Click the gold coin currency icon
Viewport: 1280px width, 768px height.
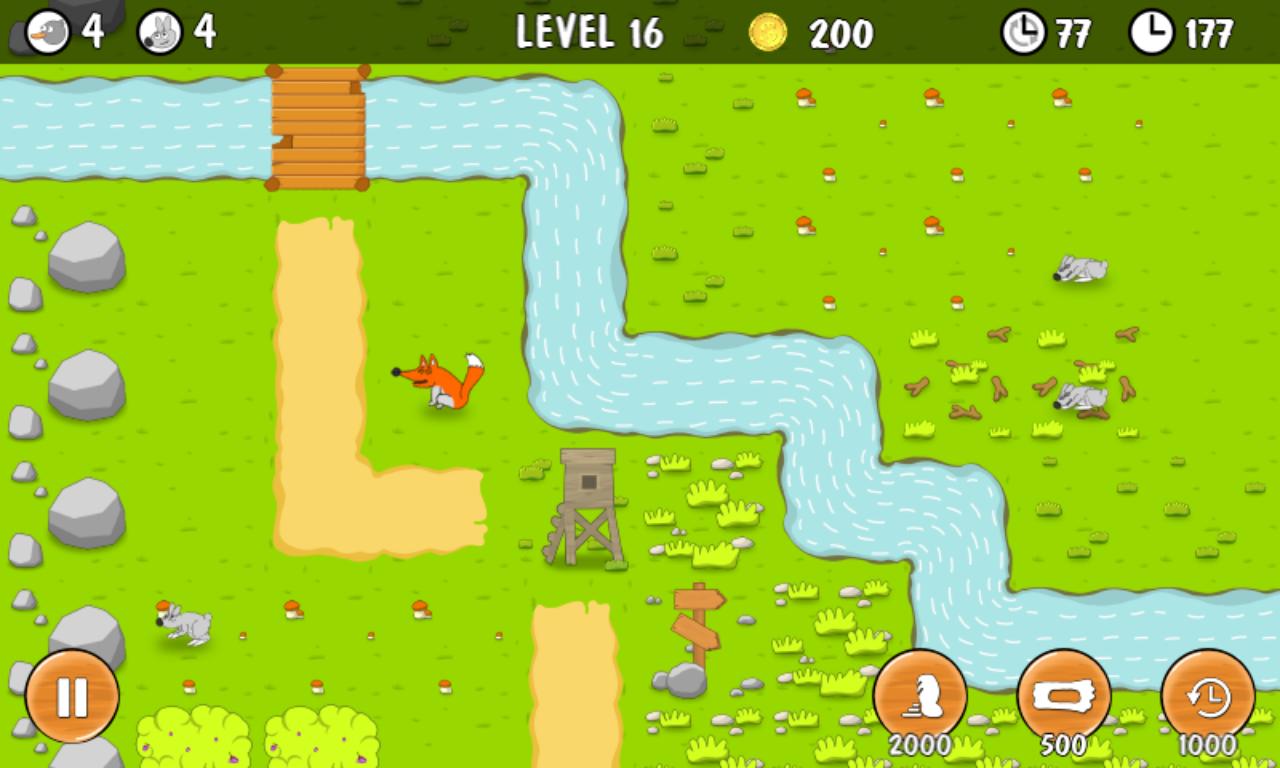coord(769,33)
